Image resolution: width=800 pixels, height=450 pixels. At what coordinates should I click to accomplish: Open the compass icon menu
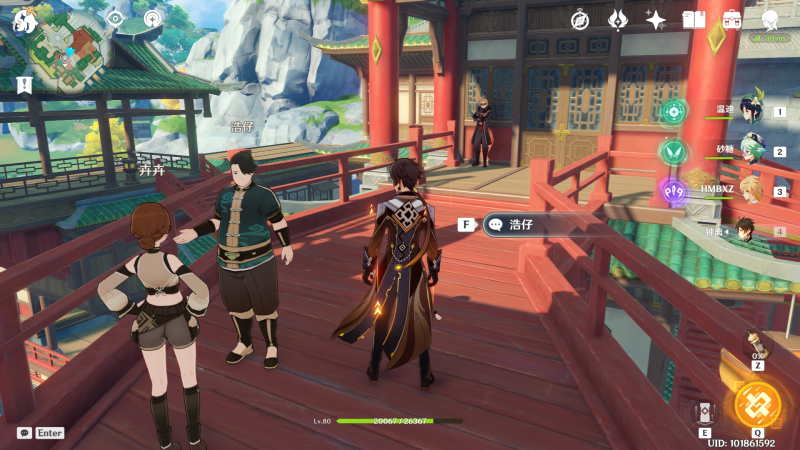pos(581,19)
